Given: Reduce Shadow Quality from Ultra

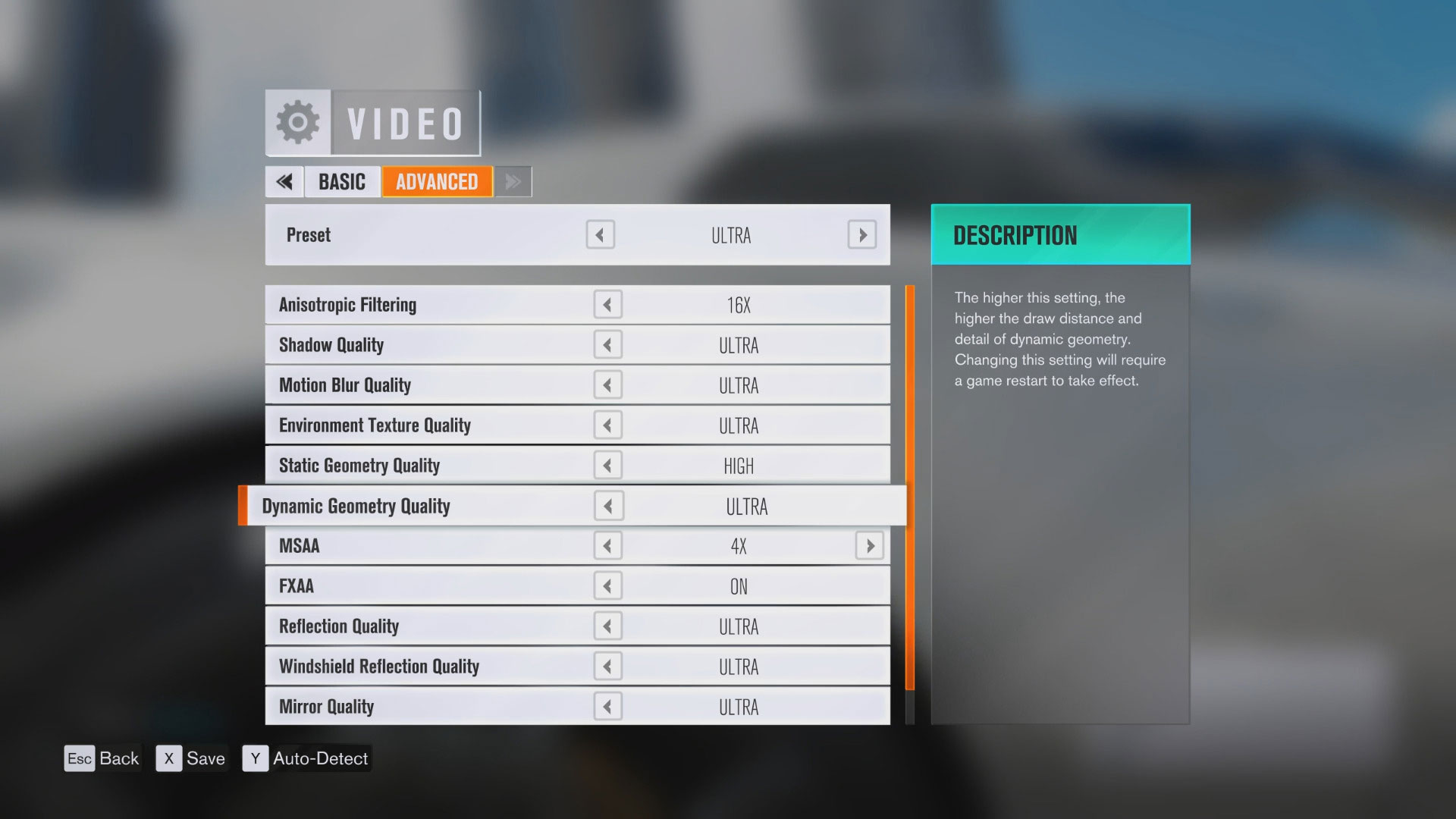Looking at the screenshot, I should click(607, 344).
